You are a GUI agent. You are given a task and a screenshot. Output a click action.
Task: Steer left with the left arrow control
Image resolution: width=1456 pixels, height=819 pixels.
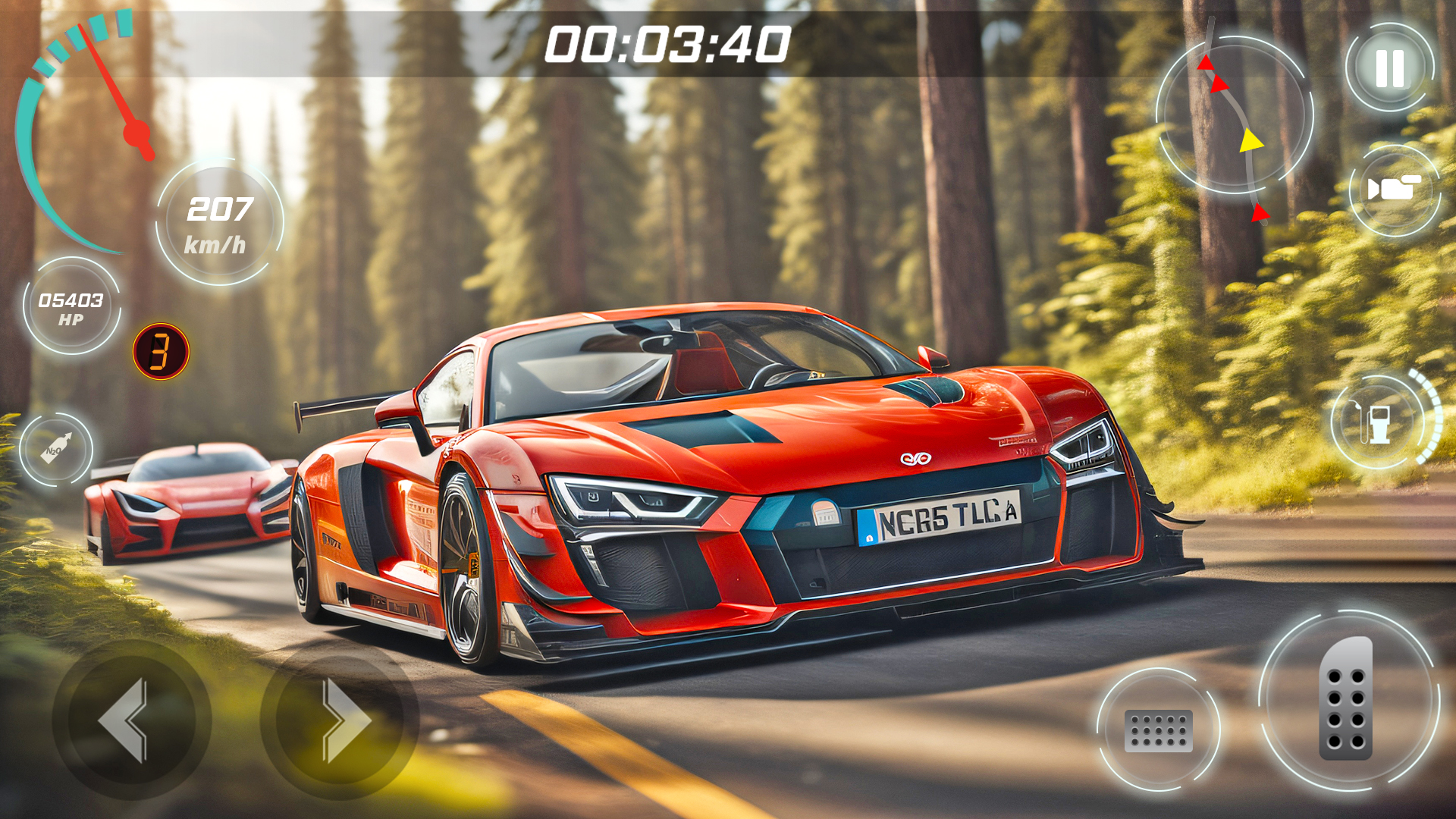130,722
